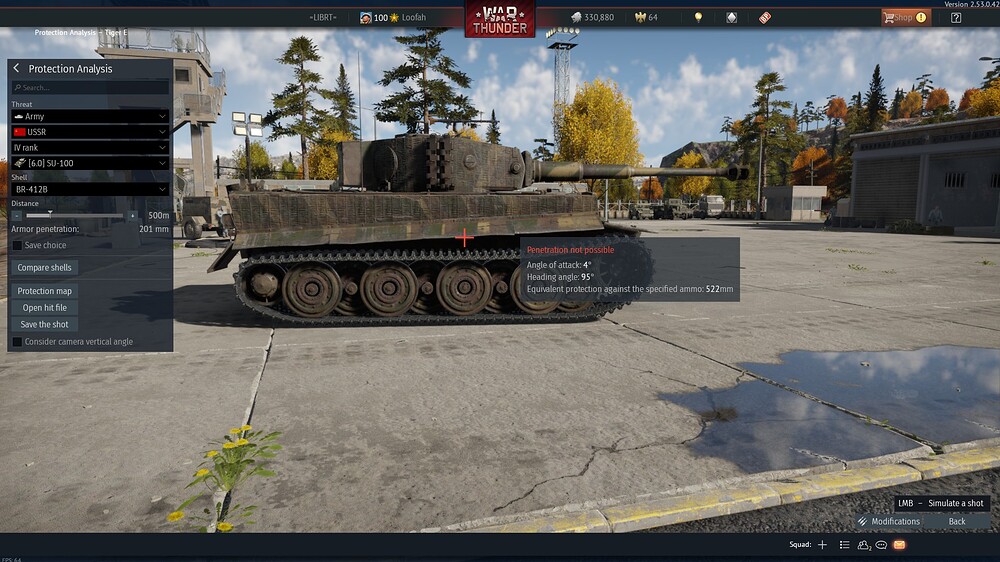Open Compare shells
The image size is (1000, 562).
pos(45,268)
